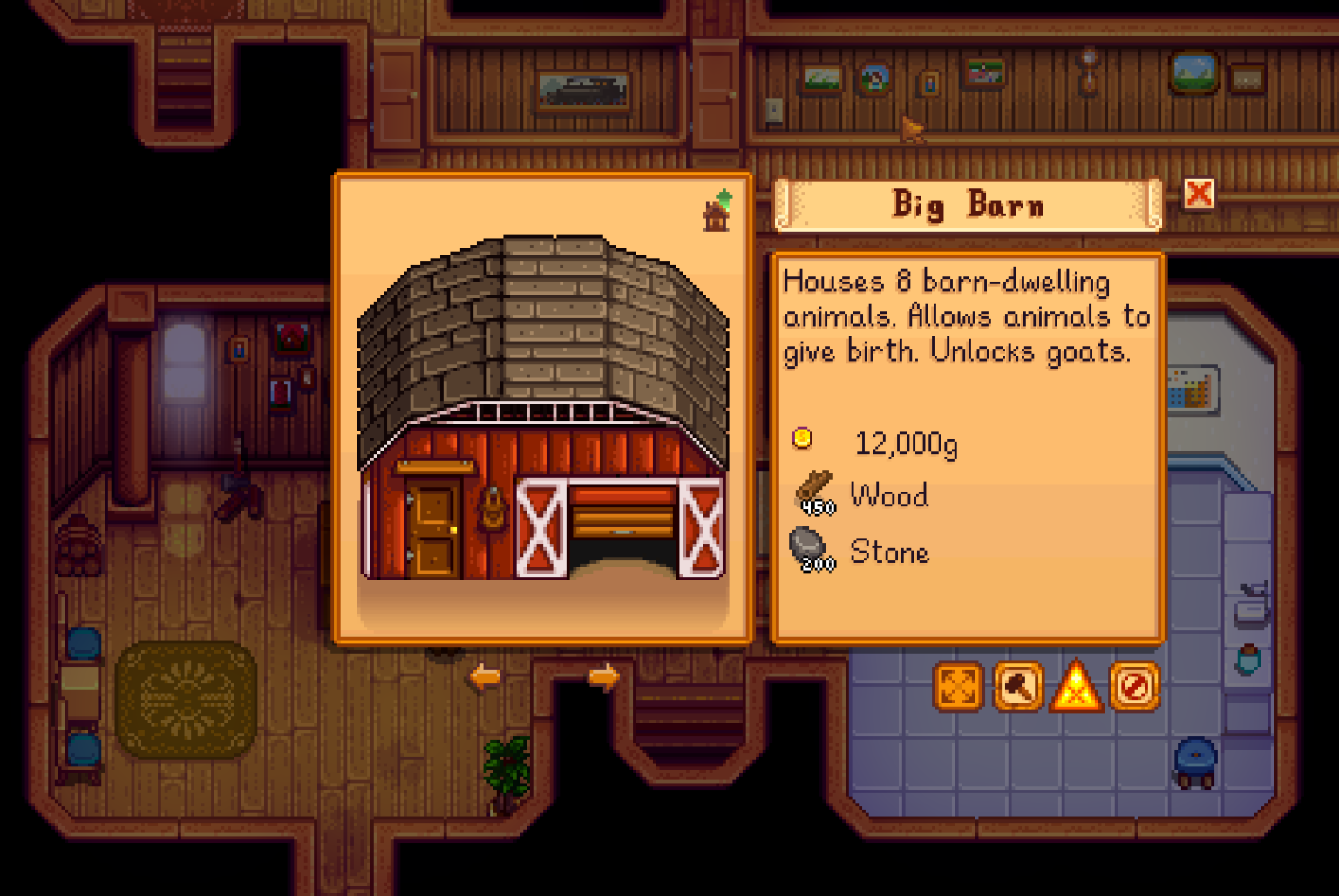Select the Paint Buildings brush icon
Image resolution: width=1339 pixels, height=896 pixels.
(x=1017, y=687)
